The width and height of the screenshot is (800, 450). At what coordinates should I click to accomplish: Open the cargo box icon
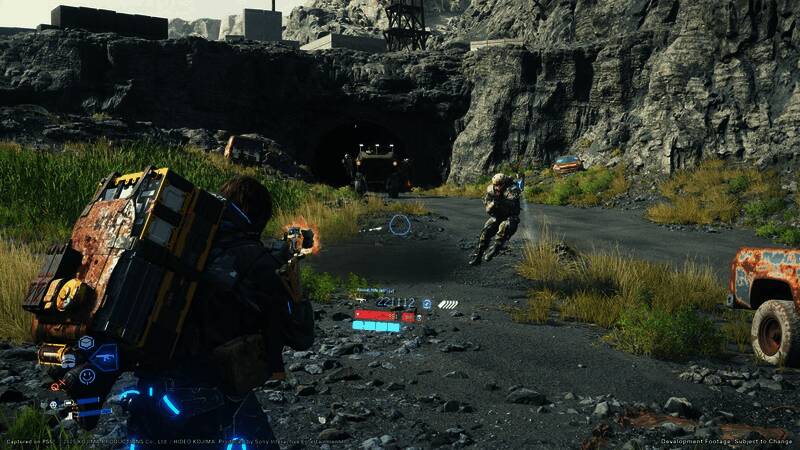coord(86,344)
